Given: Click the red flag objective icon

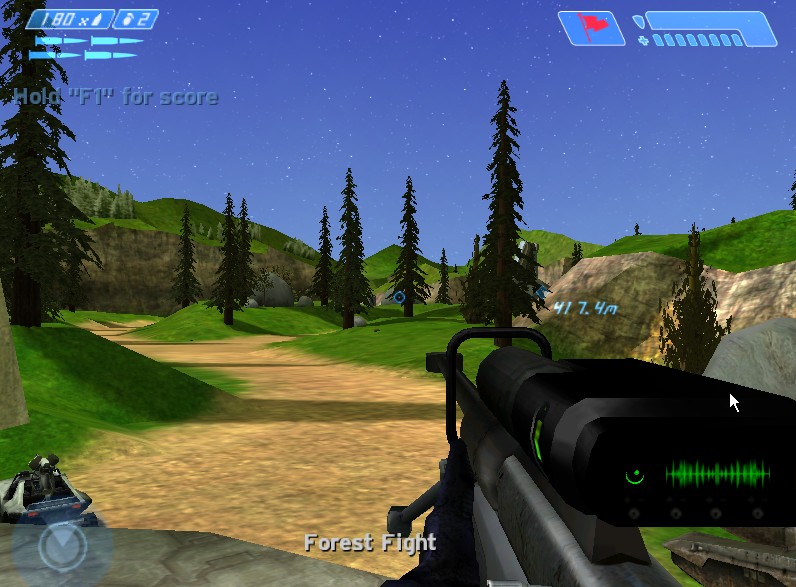Looking at the screenshot, I should pos(591,27).
